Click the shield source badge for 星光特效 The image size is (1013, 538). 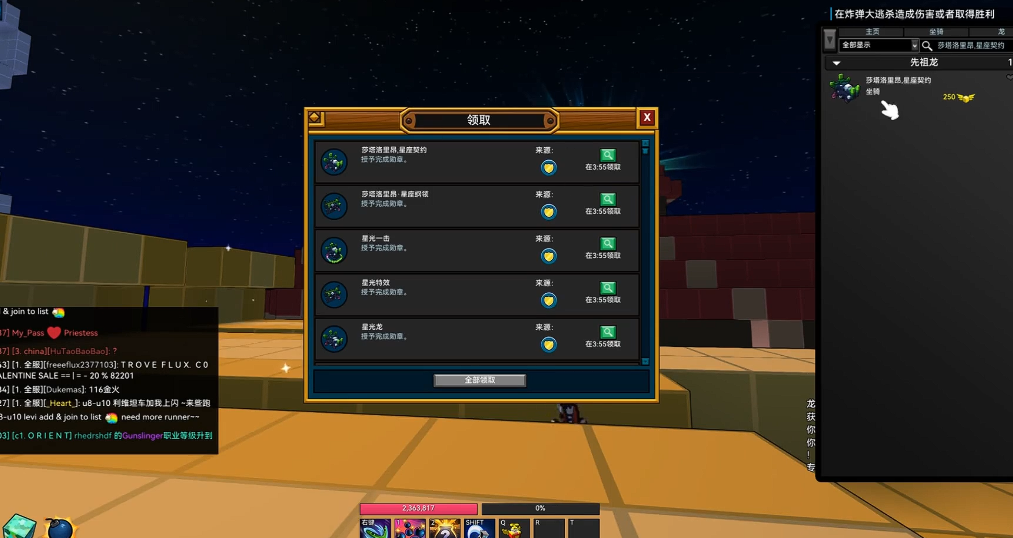[x=548, y=300]
